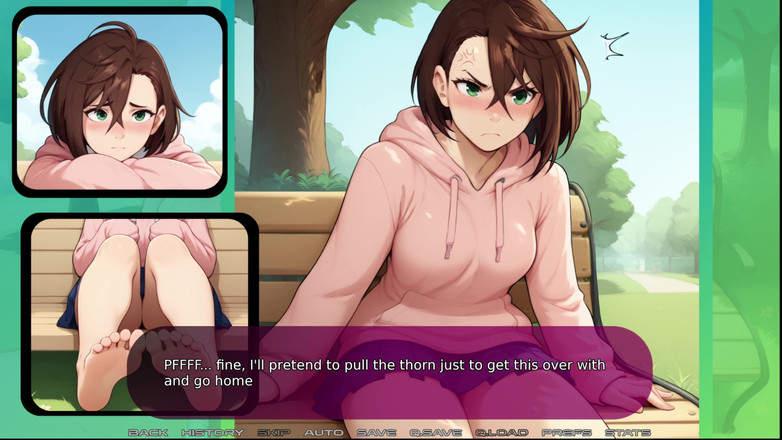Screen dimensions: 782x440
Task: Go back with the Back button
Action: pyautogui.click(x=148, y=432)
